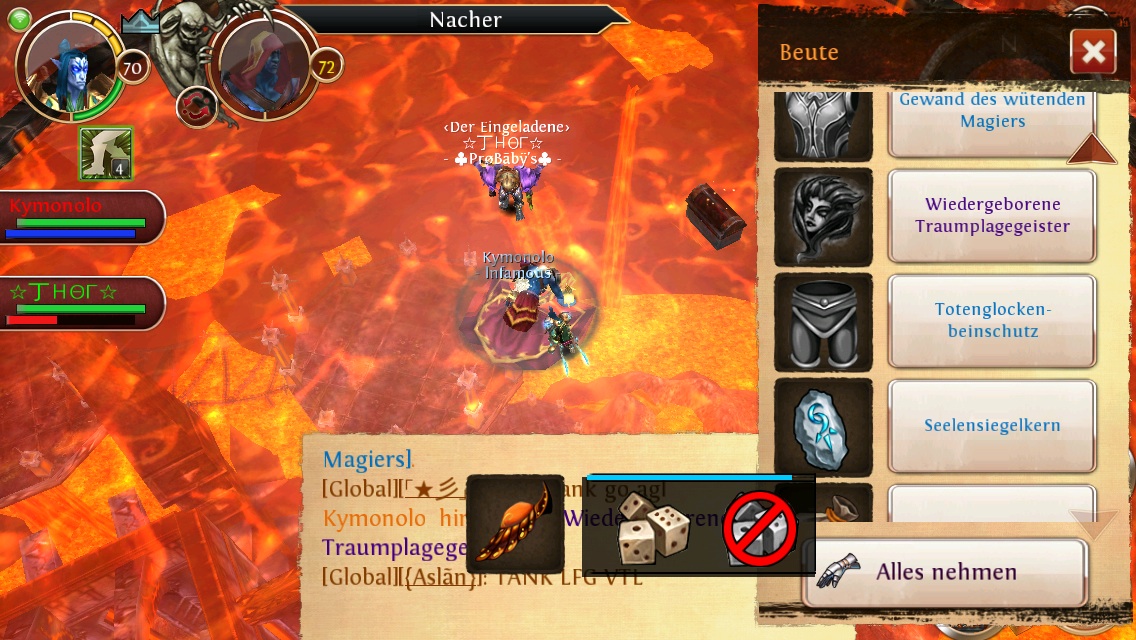
Task: Click the green buff icon with 4 stacks
Action: (x=106, y=153)
